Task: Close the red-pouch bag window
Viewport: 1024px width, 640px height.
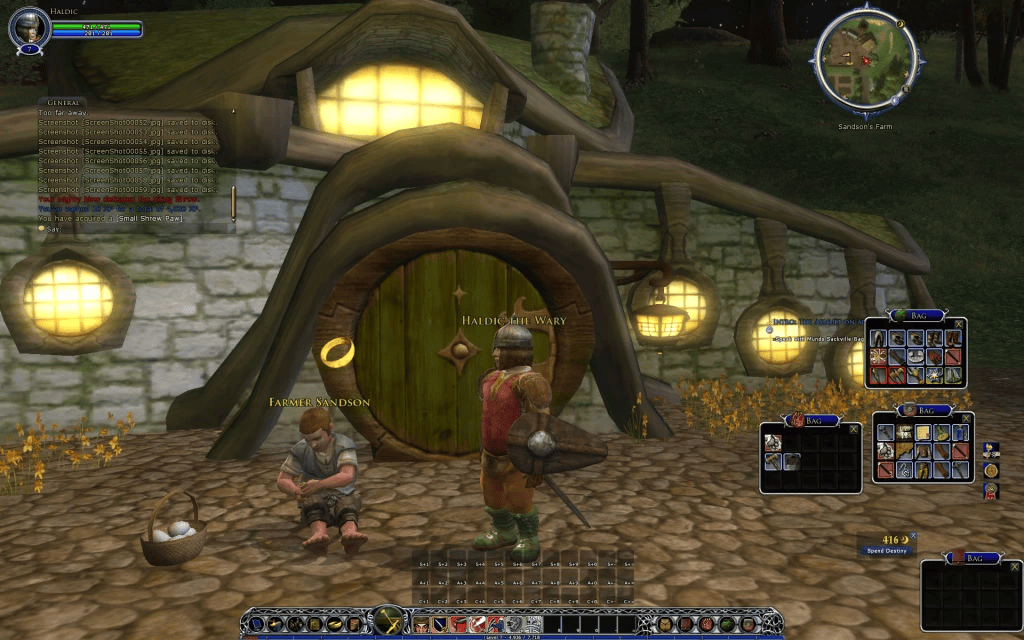Action: pos(854,429)
